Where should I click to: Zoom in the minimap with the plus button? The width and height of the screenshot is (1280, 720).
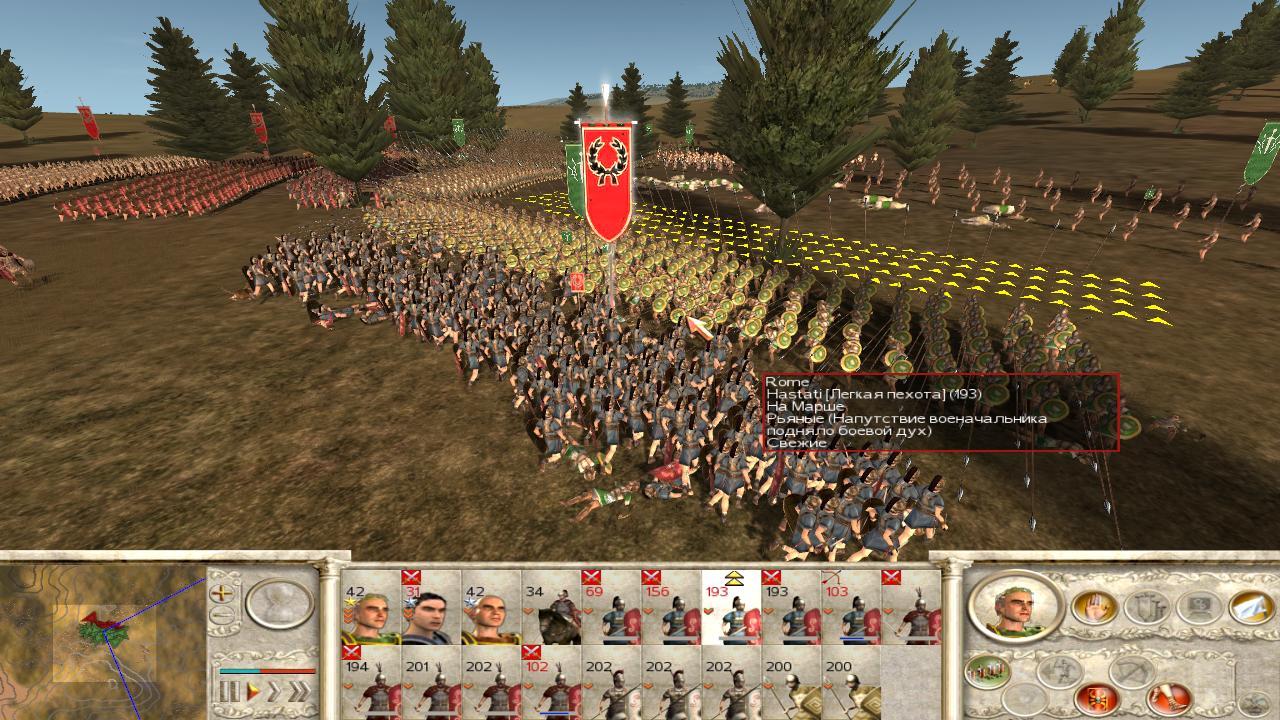(x=222, y=591)
